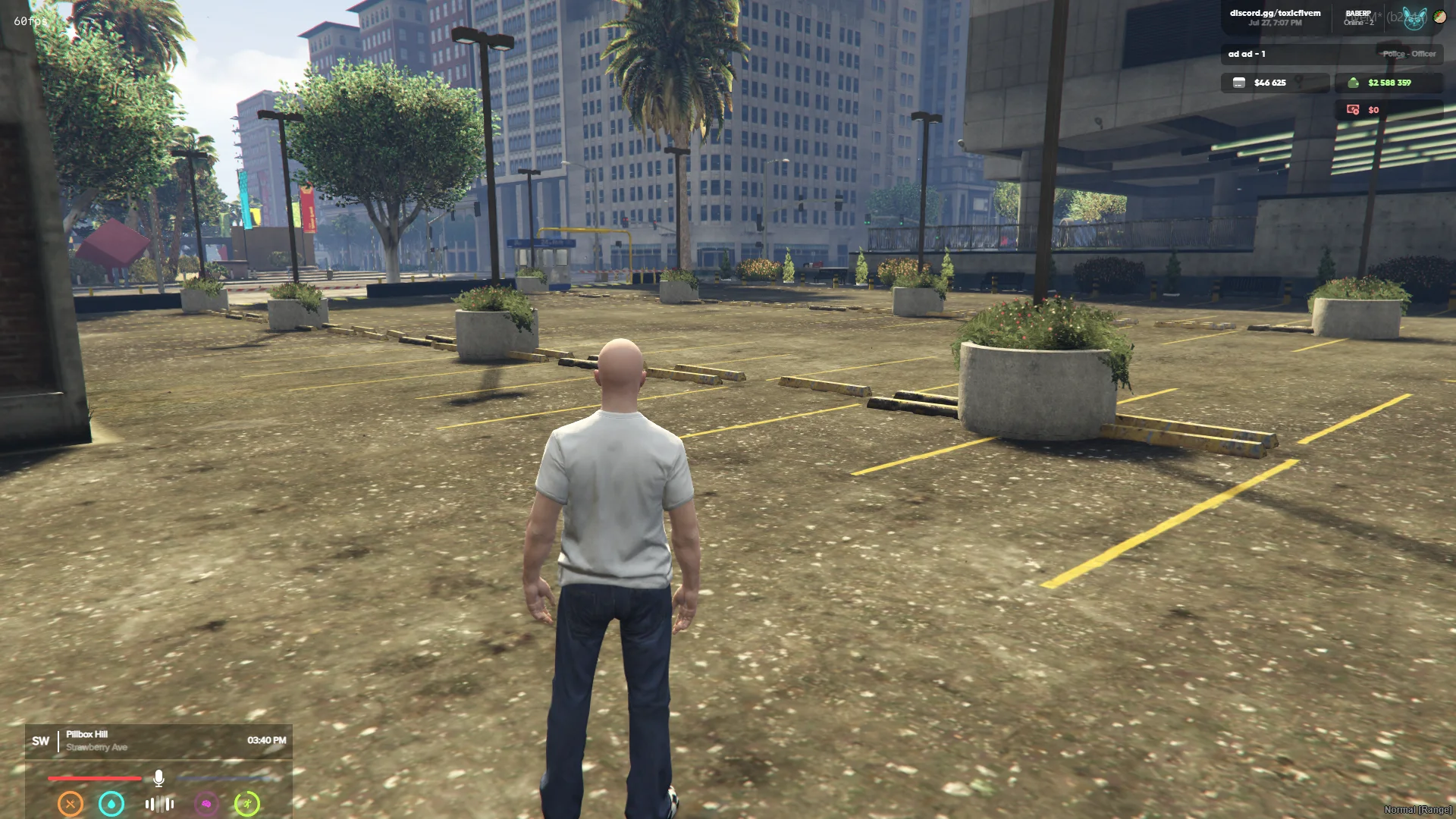The height and width of the screenshot is (819, 1456).
Task: Toggle the white microphone icon
Action: tap(158, 778)
